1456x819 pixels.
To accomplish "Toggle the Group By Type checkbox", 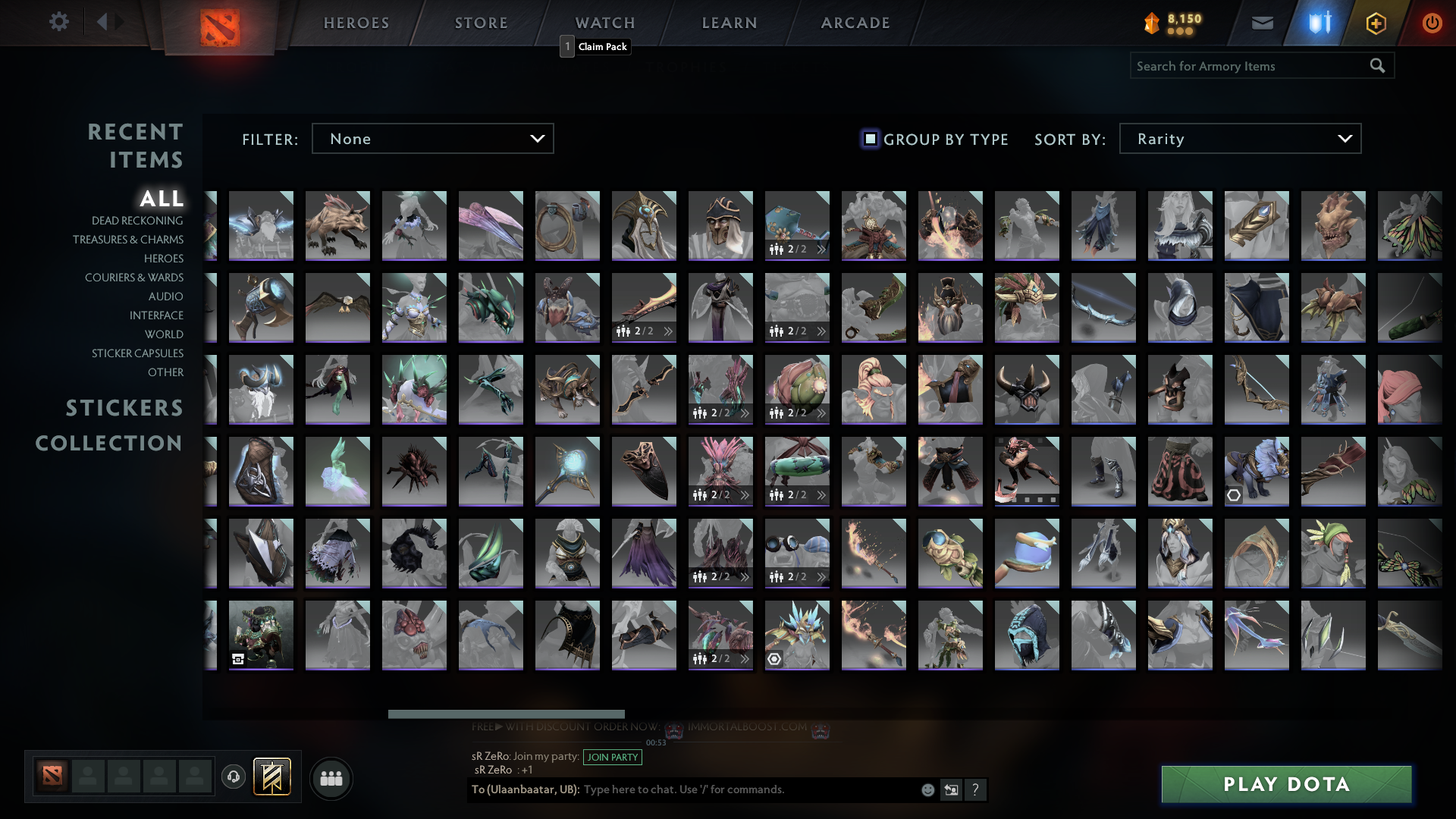I will 868,138.
